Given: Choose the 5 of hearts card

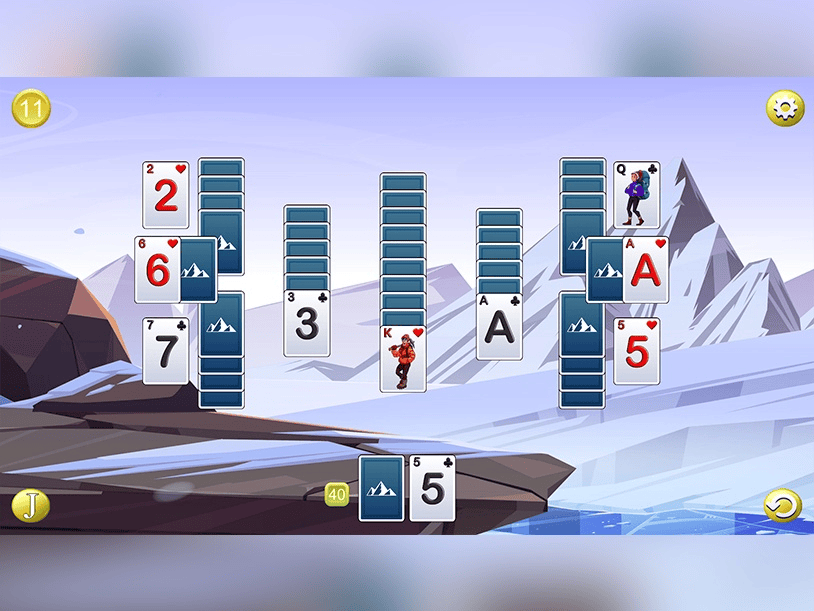Looking at the screenshot, I should tap(636, 351).
